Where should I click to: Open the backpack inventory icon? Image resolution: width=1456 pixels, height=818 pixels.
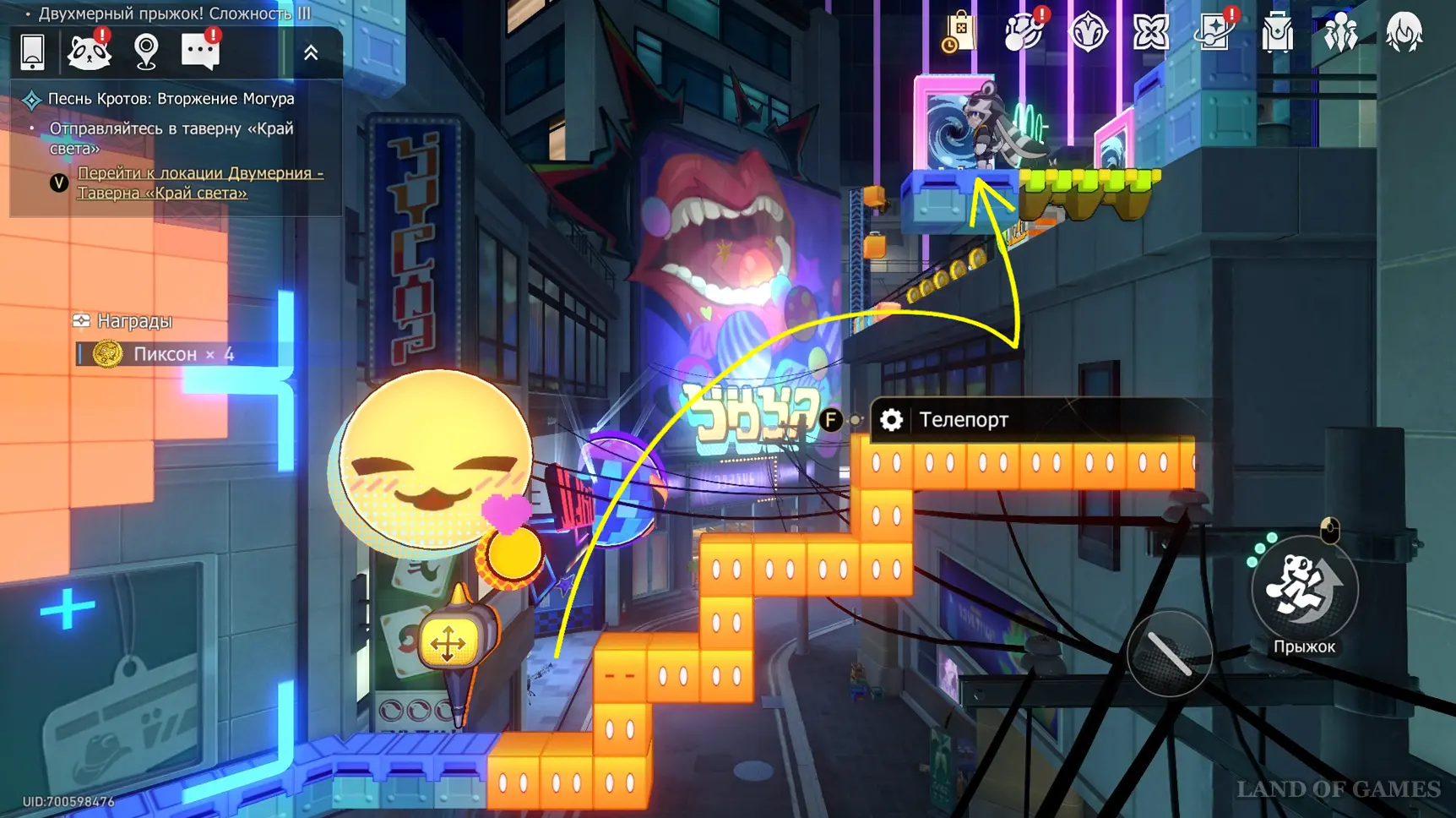1277,34
